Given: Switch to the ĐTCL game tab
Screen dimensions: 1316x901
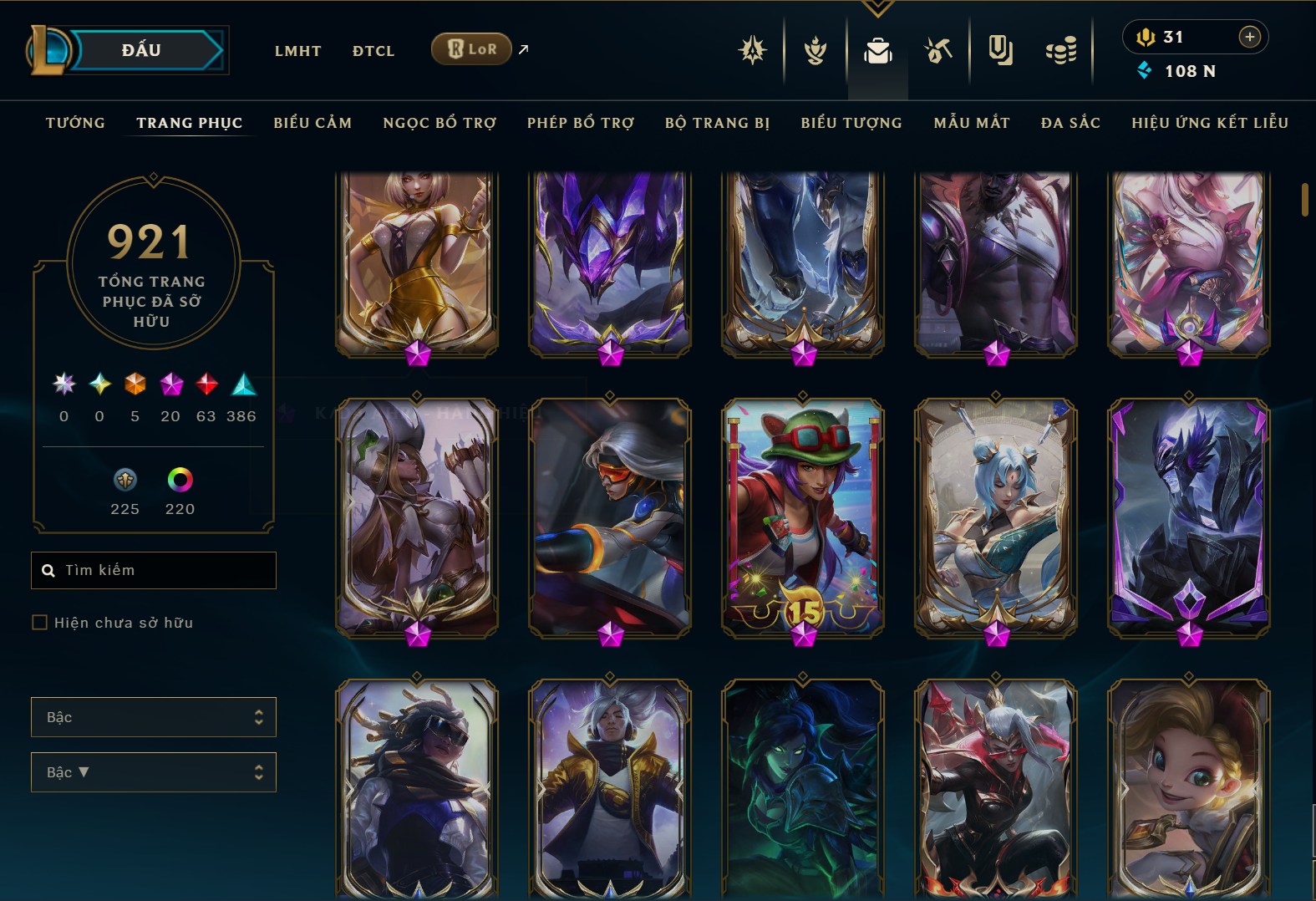Looking at the screenshot, I should point(373,51).
